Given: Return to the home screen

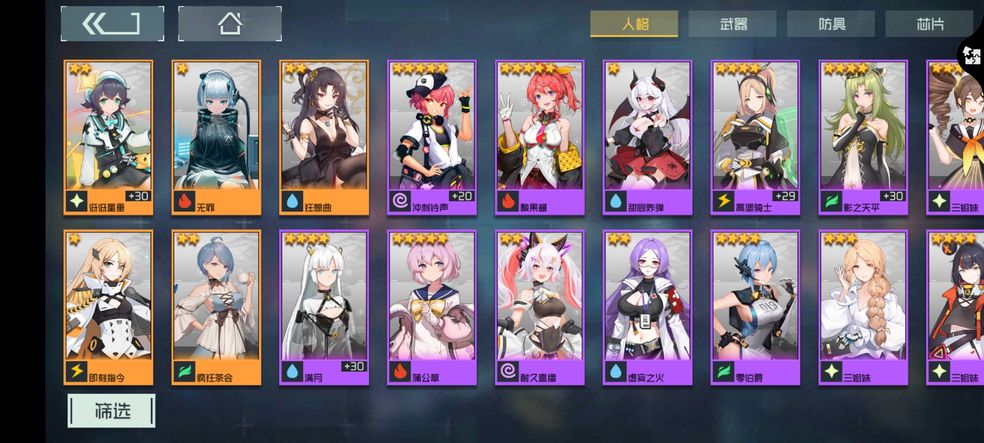Looking at the screenshot, I should (229, 23).
